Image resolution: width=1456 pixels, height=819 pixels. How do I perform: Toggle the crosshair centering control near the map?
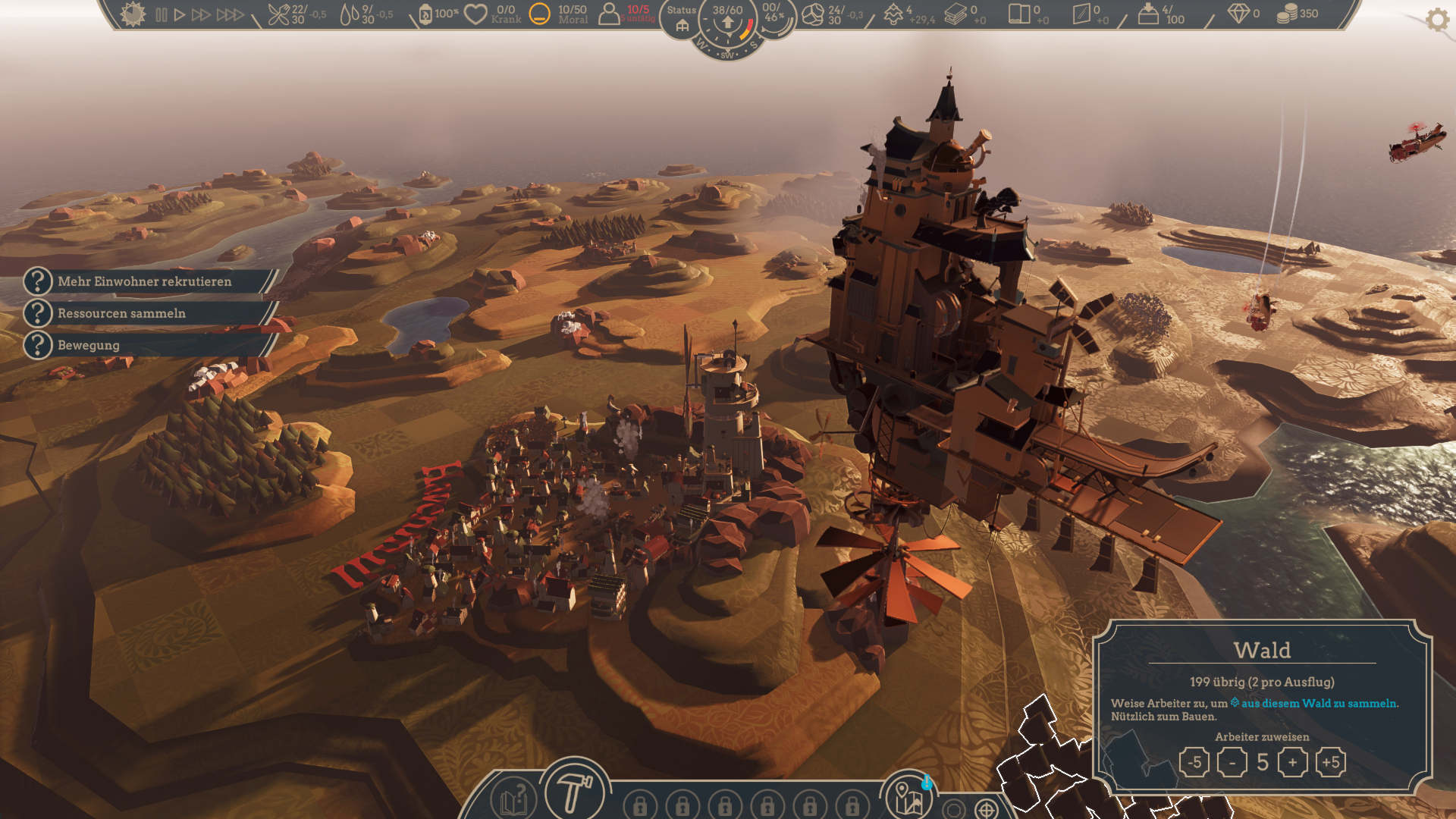click(x=985, y=808)
